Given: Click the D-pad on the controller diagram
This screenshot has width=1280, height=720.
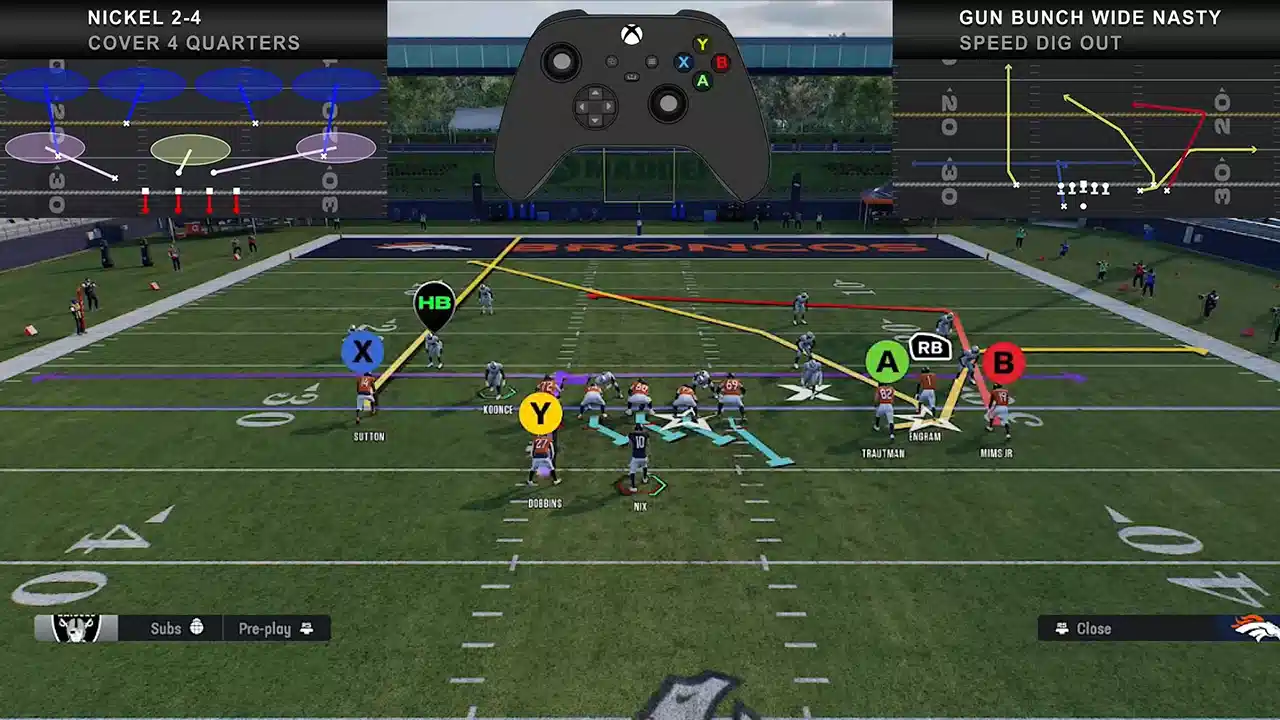Looking at the screenshot, I should click(x=595, y=105).
